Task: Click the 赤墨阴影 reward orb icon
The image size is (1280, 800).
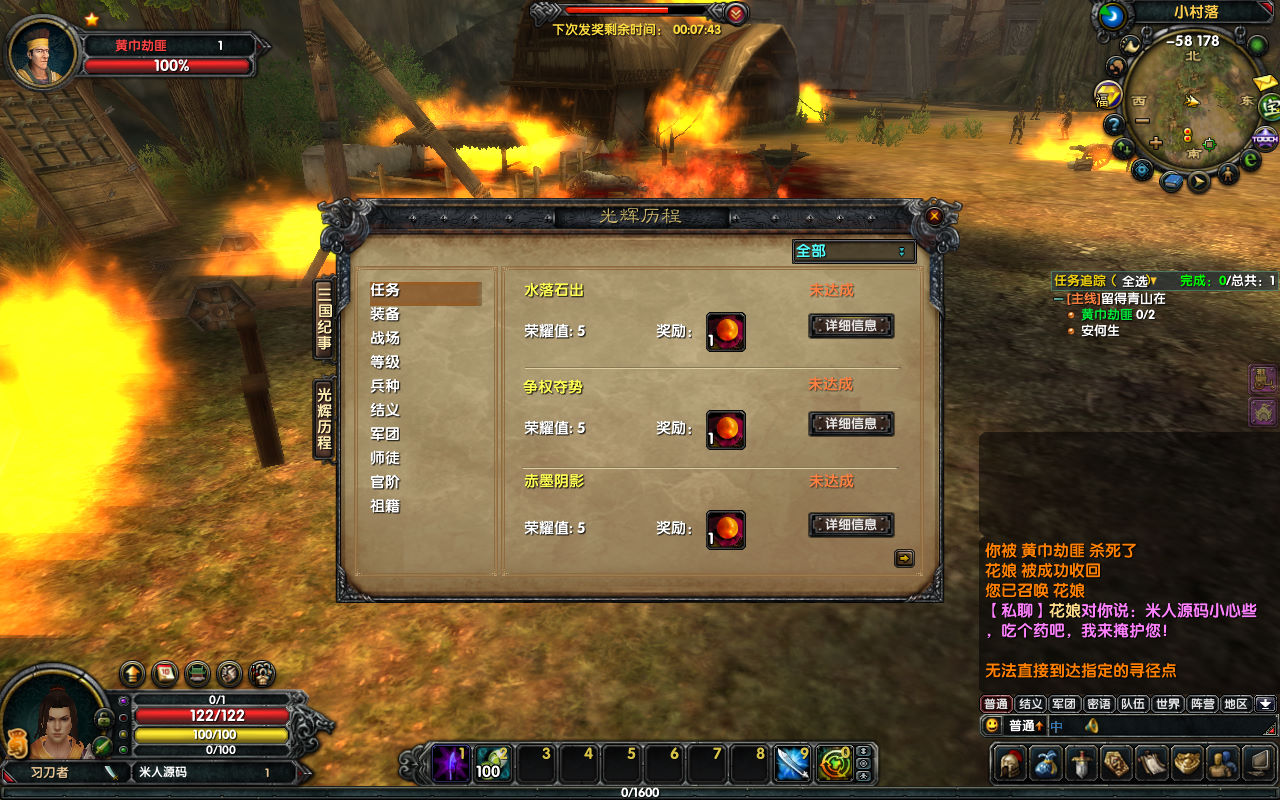Action: pos(726,530)
